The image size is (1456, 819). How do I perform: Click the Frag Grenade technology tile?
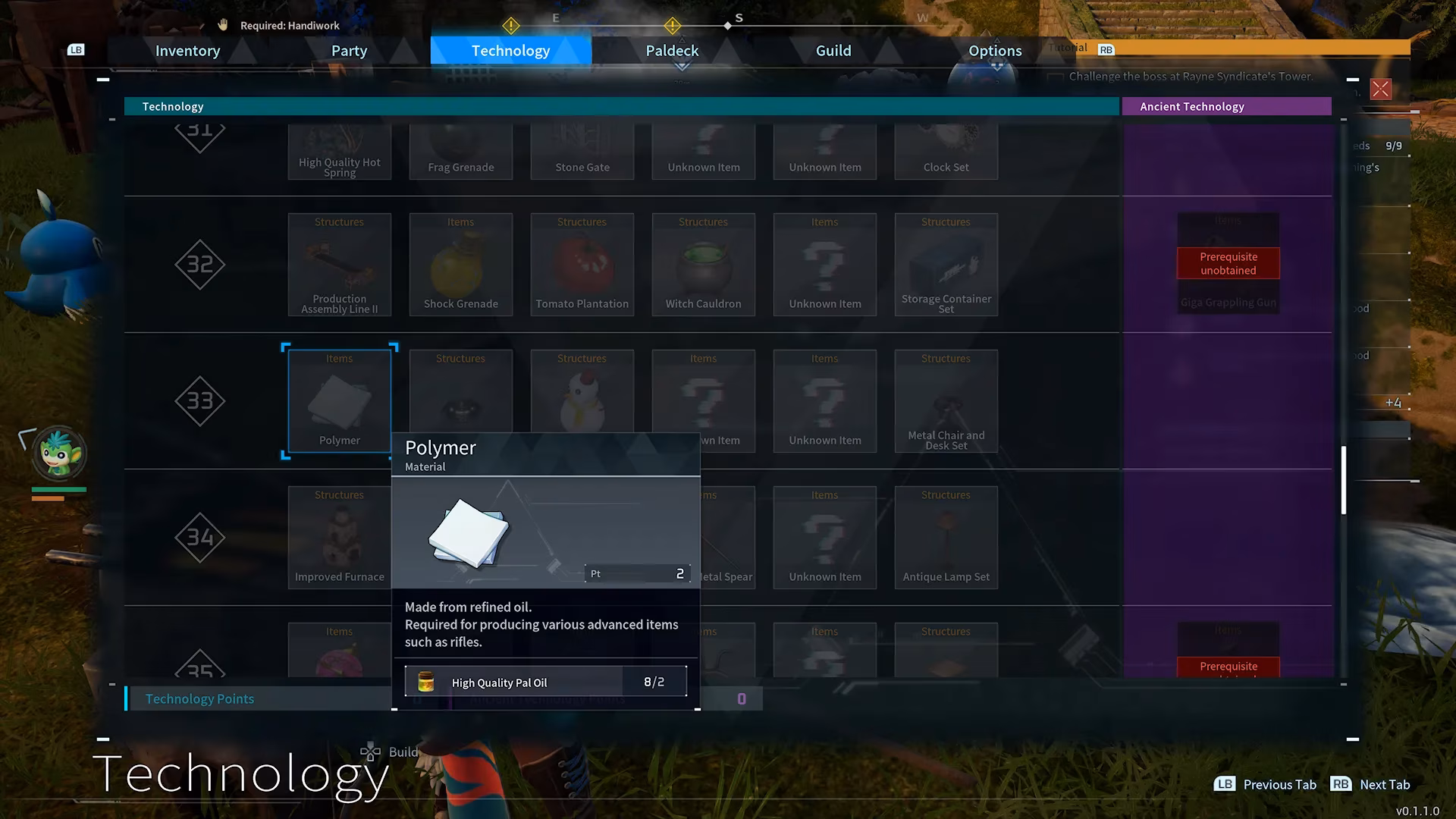click(460, 152)
